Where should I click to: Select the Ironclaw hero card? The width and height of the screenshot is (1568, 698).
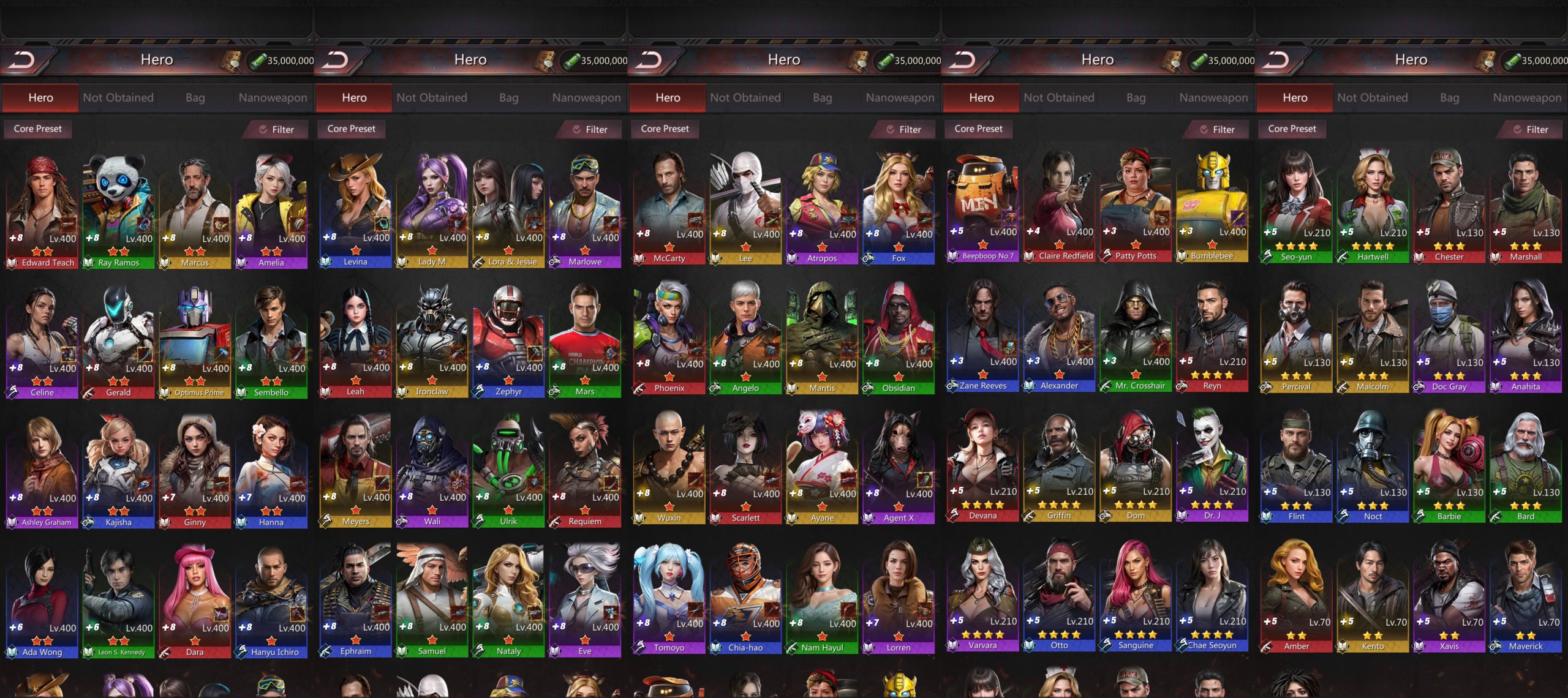click(x=432, y=340)
